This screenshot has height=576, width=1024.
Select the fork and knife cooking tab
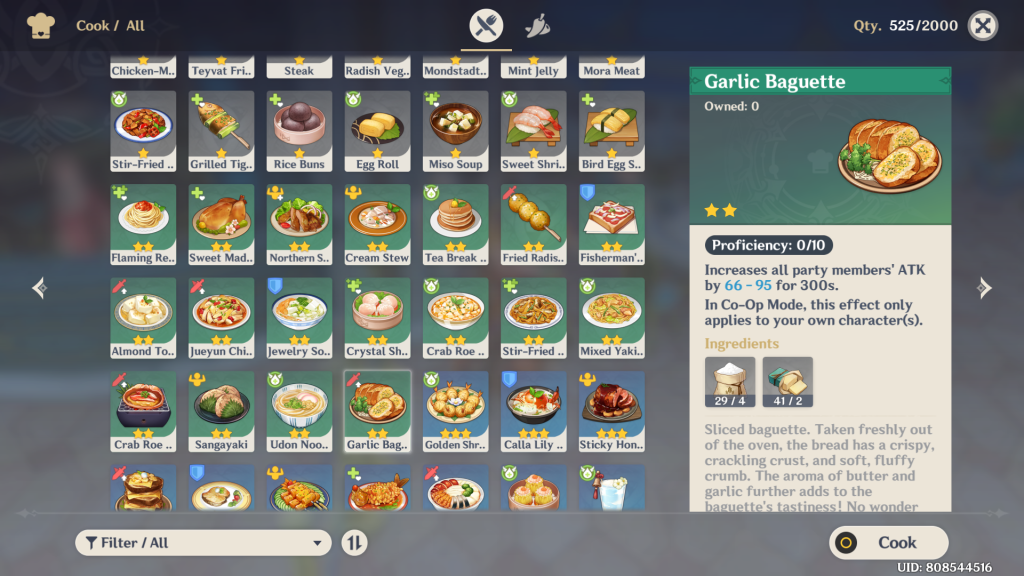click(487, 25)
